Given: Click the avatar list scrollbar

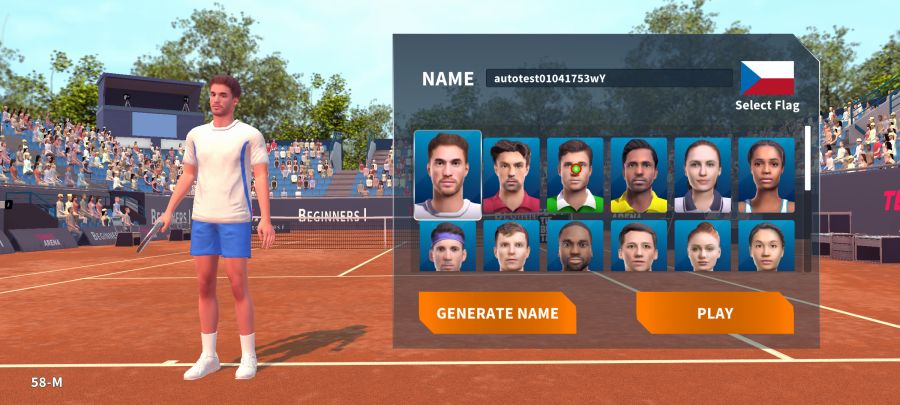Looking at the screenshot, I should point(808,160).
